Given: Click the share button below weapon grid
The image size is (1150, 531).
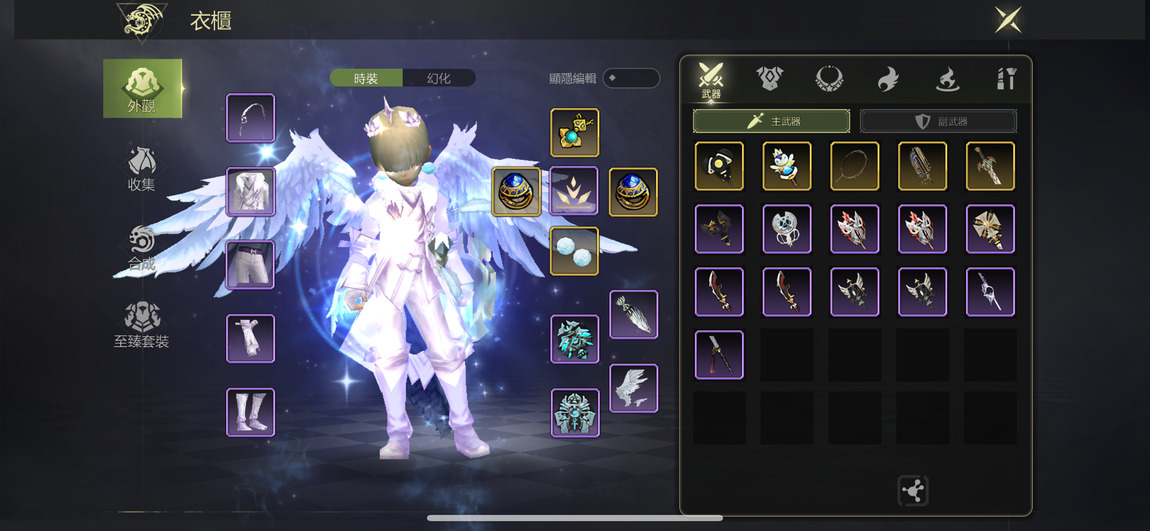Looking at the screenshot, I should (x=912, y=491).
